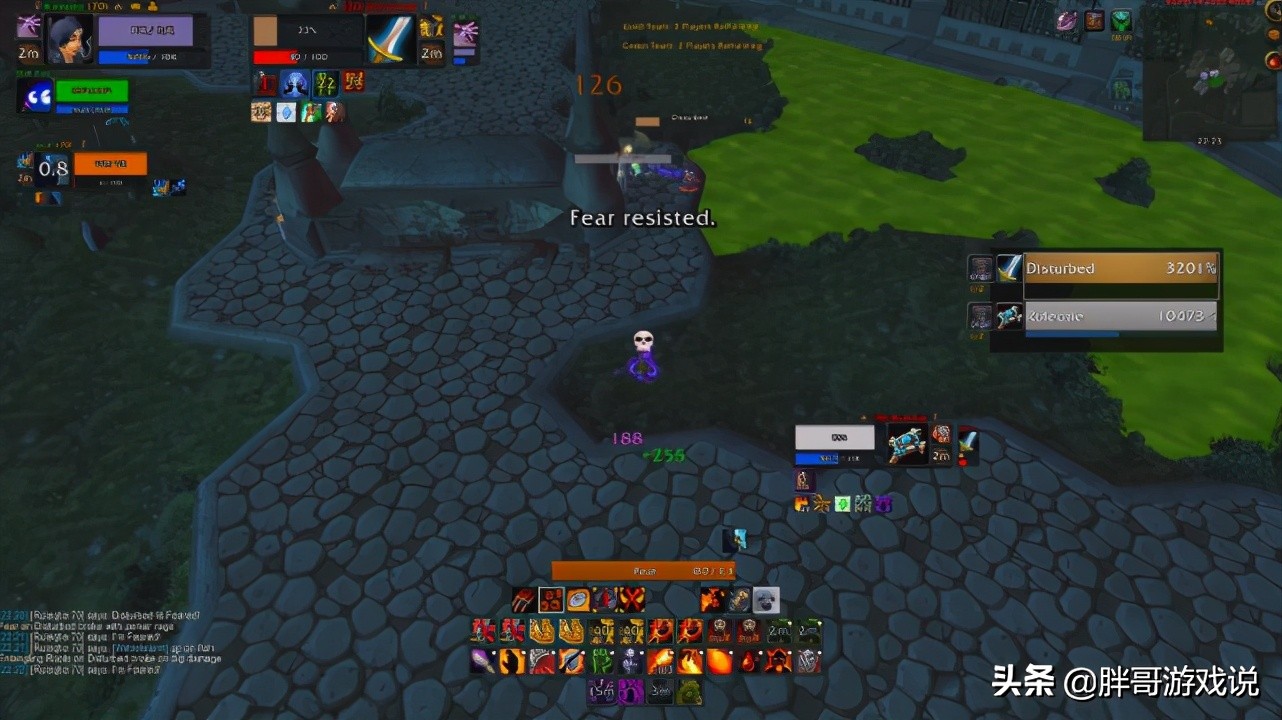
Task: Activate the green coiled creature ability
Action: click(x=689, y=691)
